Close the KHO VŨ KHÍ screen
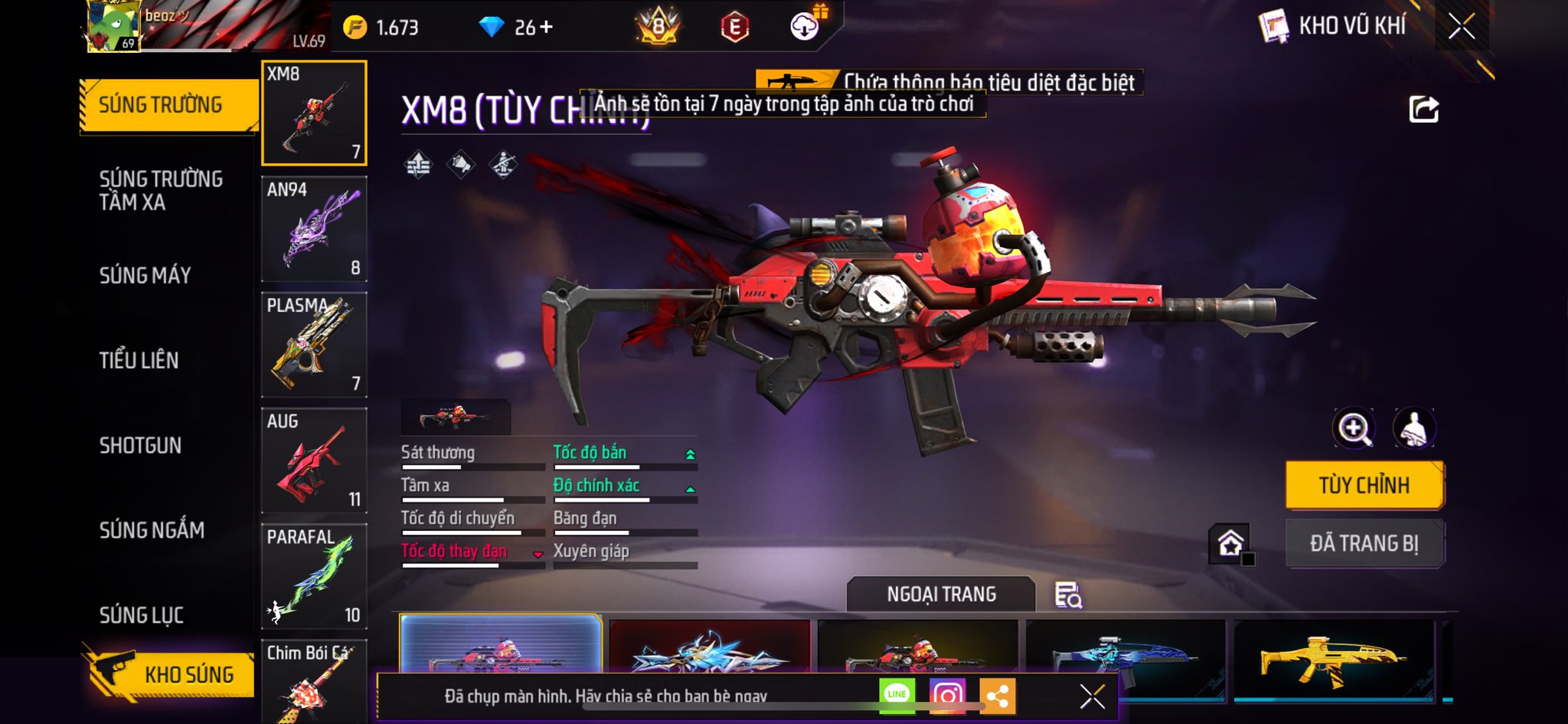The width and height of the screenshot is (1568, 724). coord(1462,27)
